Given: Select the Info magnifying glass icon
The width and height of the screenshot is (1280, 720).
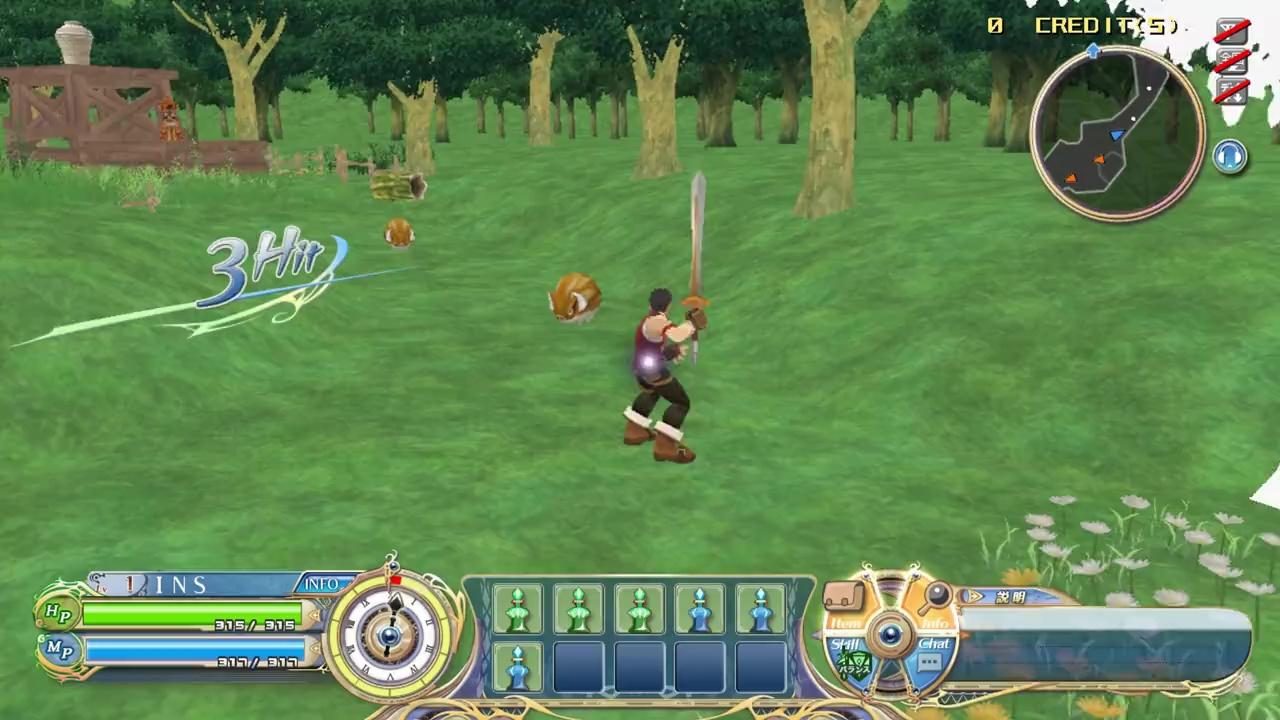Looking at the screenshot, I should 935,595.
